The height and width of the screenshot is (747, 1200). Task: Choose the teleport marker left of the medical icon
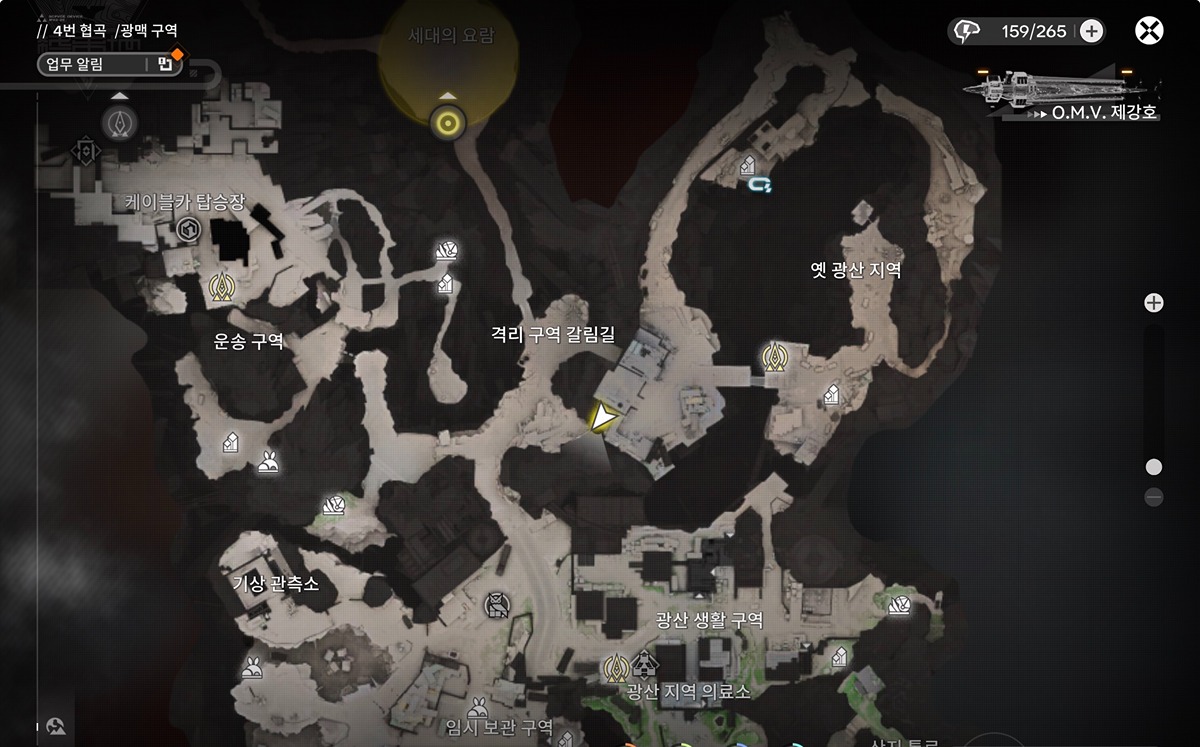pos(615,664)
